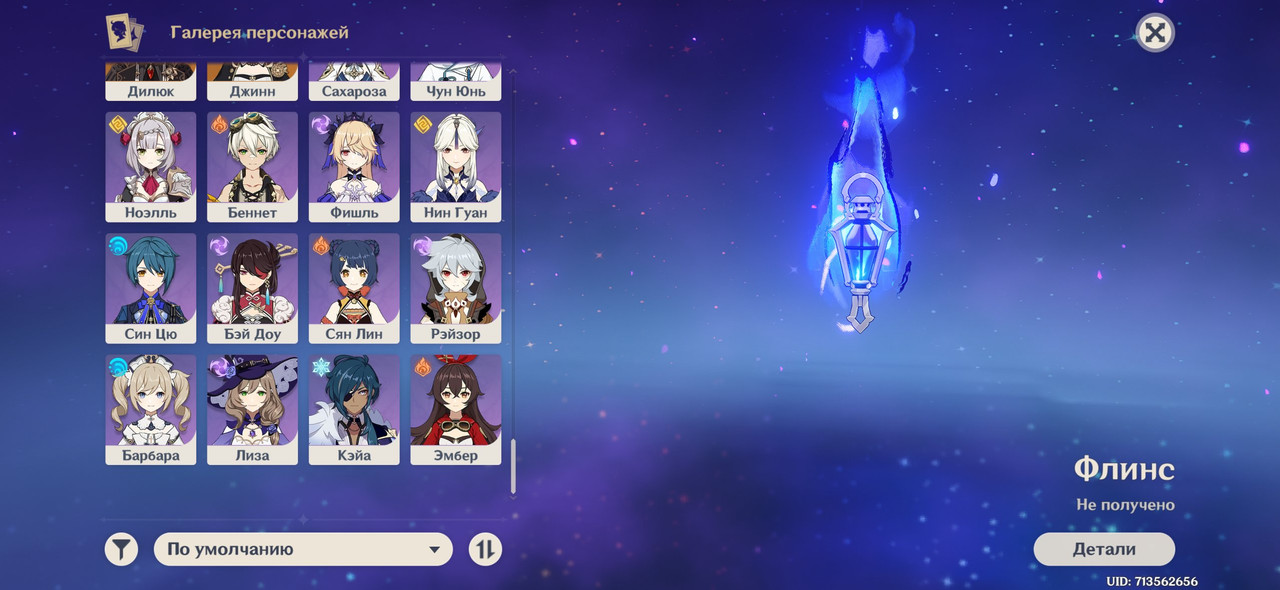This screenshot has width=1280, height=590.
Task: Choose Бэй Доу character card
Action: (253, 288)
